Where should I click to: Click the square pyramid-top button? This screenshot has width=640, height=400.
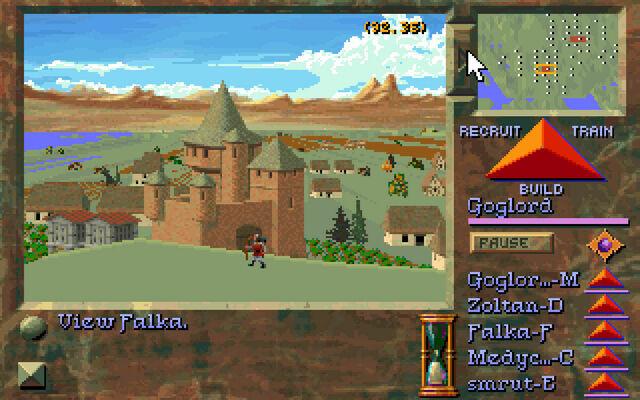click(x=33, y=376)
